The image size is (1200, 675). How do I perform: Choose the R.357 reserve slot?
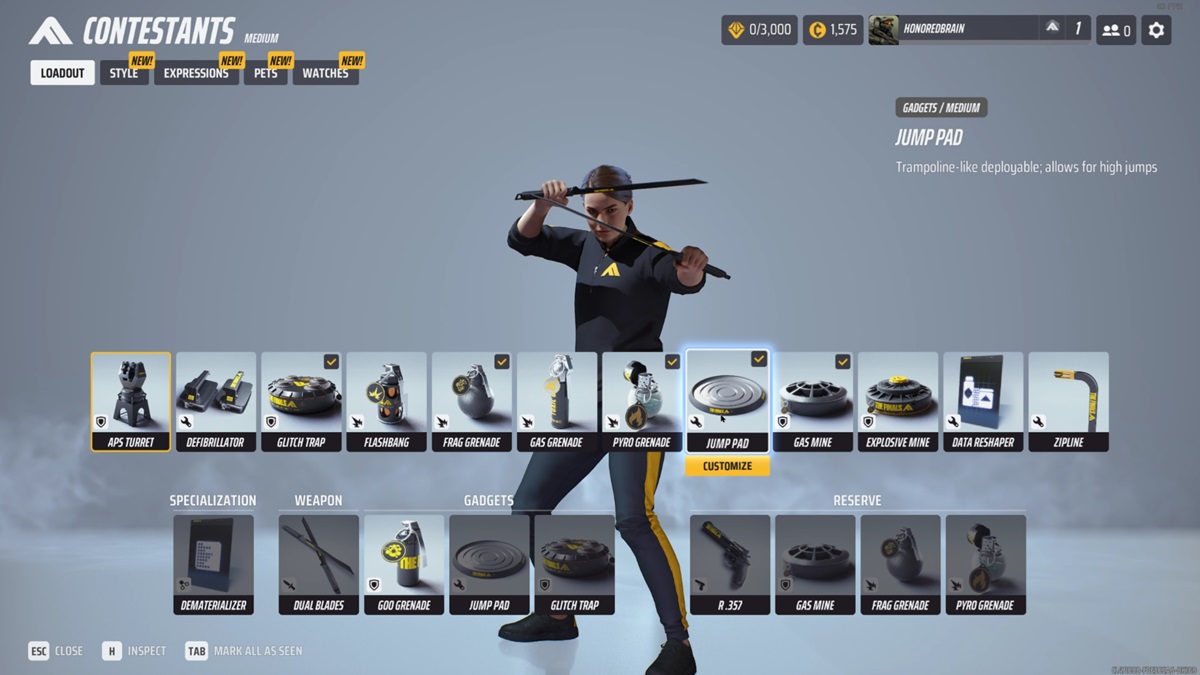pyautogui.click(x=730, y=564)
